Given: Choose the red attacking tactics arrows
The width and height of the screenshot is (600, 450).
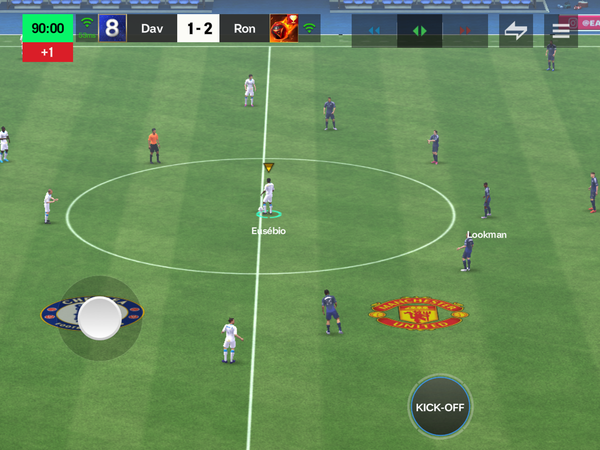Looking at the screenshot, I should 464,31.
